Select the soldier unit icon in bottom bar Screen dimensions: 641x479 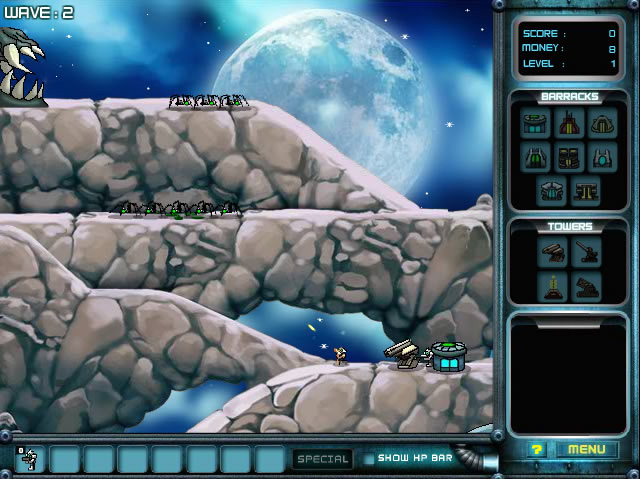(x=29, y=459)
